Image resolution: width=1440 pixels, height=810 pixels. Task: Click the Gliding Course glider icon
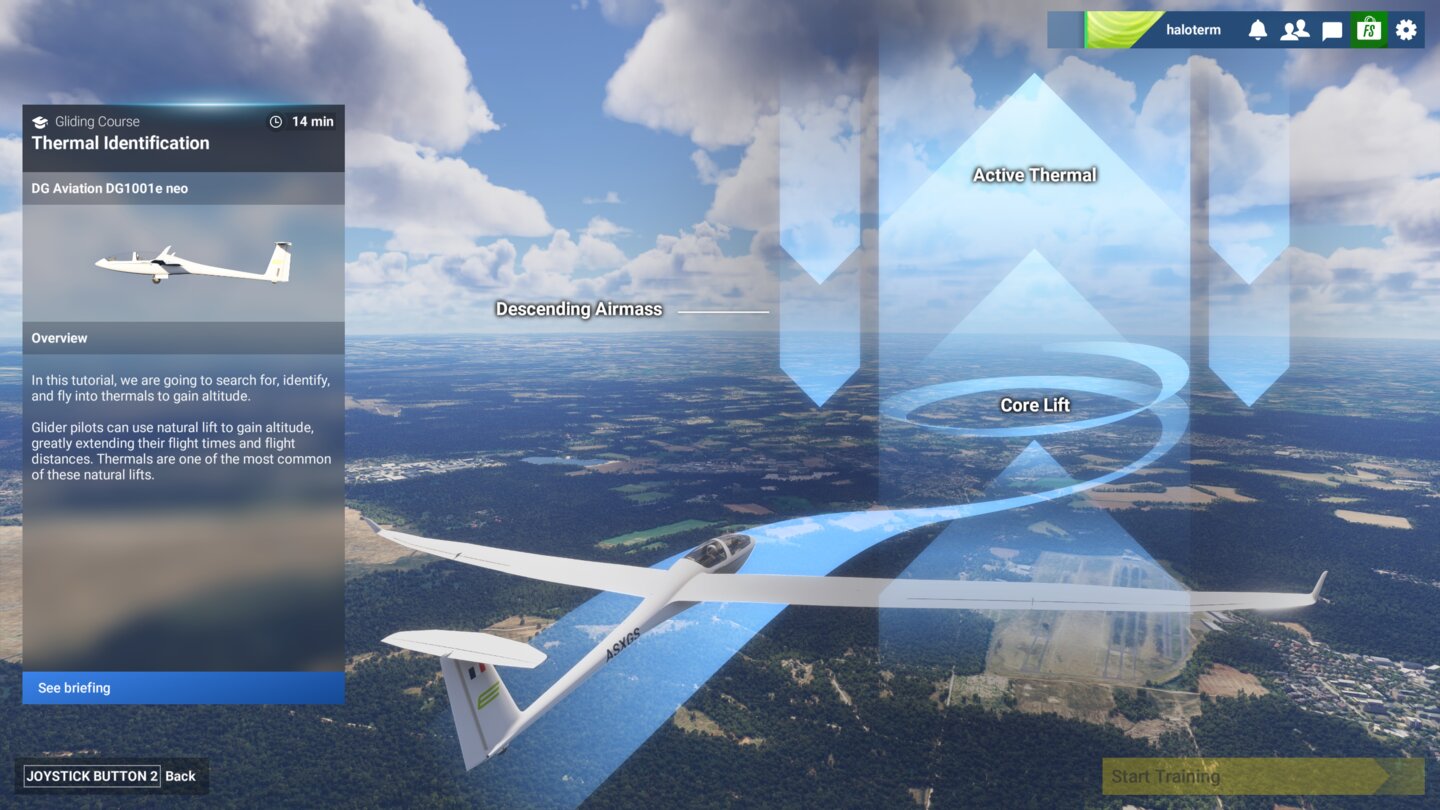coord(42,121)
